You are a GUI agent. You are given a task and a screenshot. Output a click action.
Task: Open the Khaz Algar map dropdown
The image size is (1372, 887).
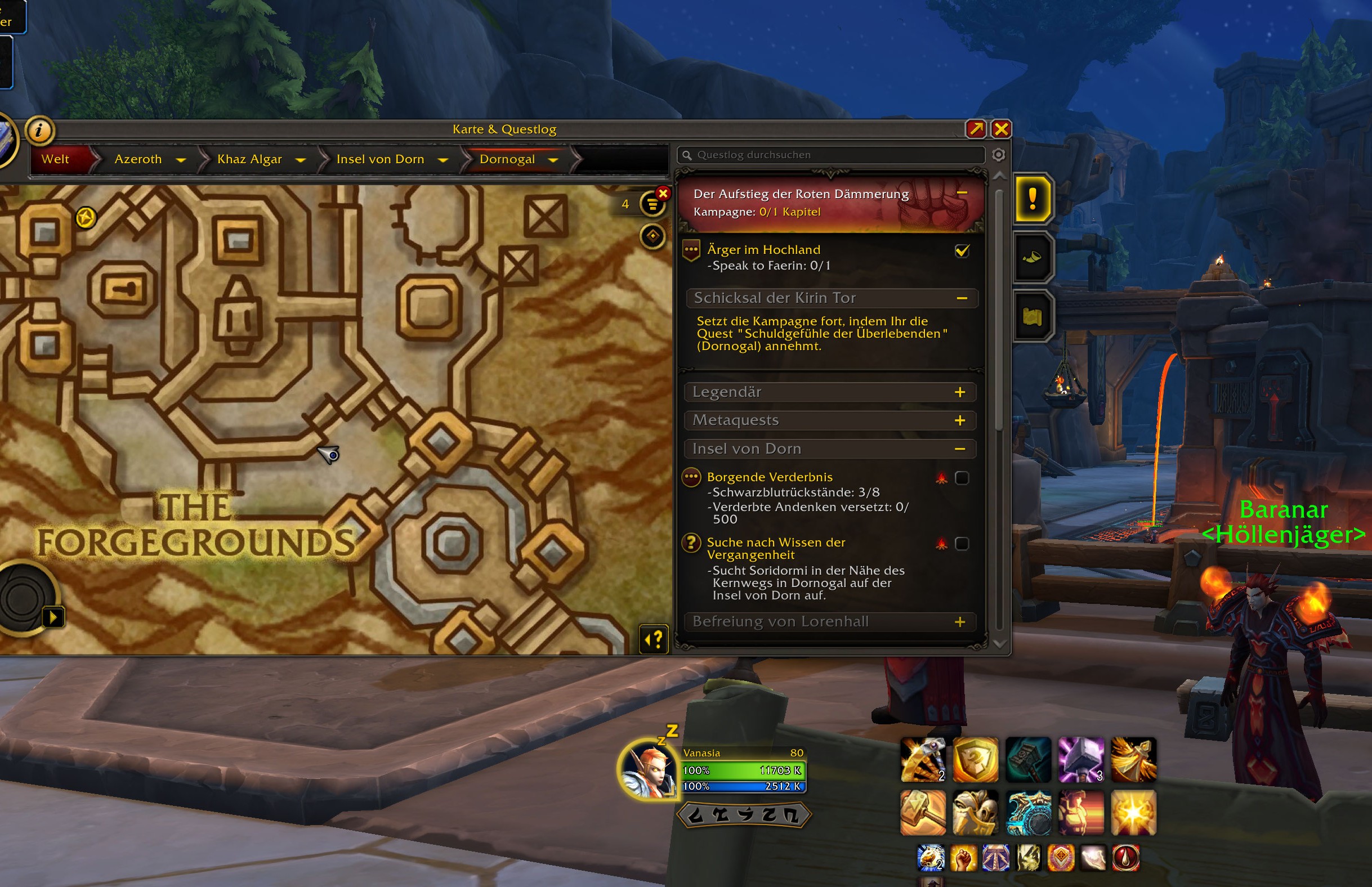300,160
